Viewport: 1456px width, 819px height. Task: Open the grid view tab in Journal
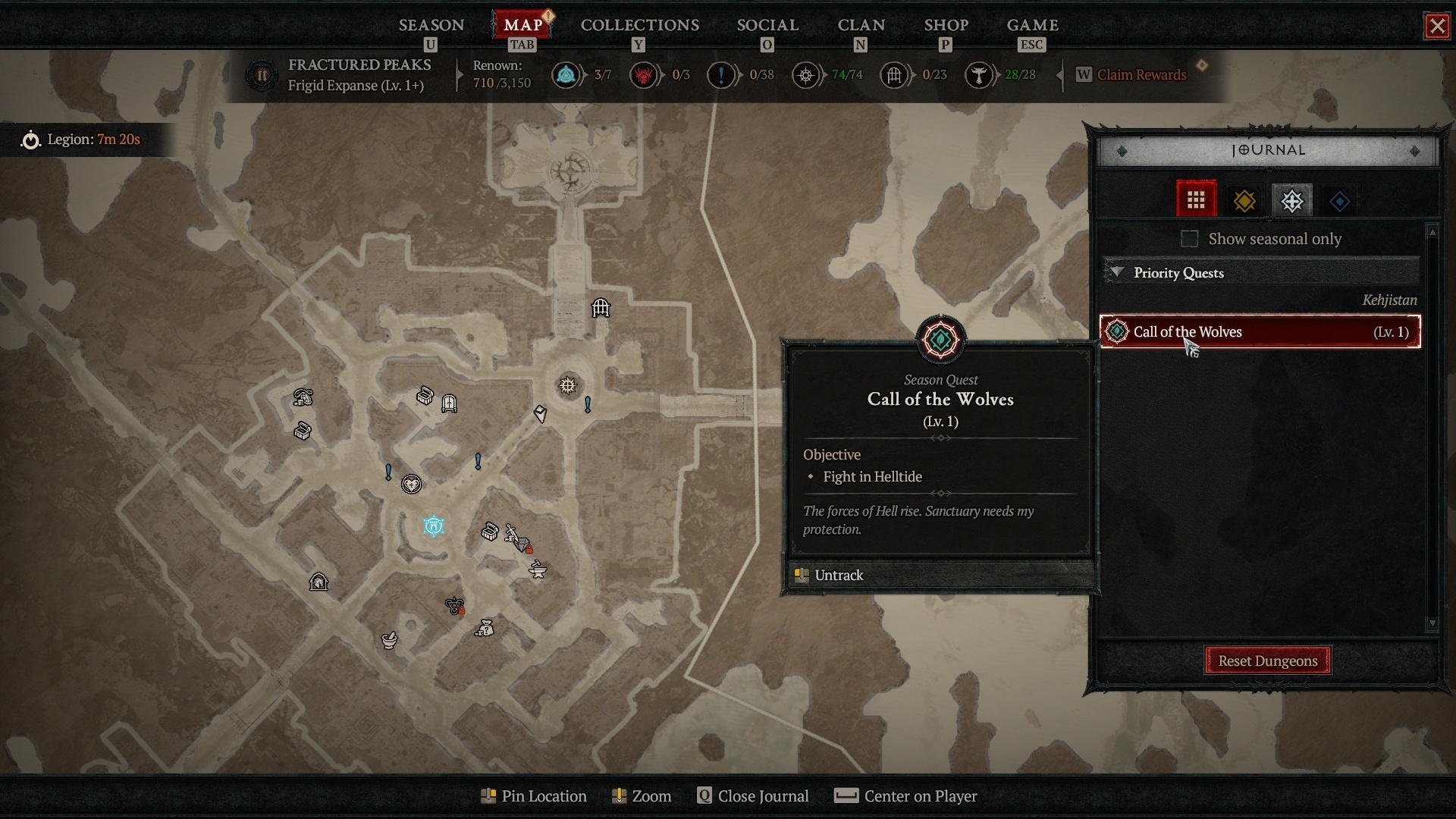click(x=1197, y=199)
